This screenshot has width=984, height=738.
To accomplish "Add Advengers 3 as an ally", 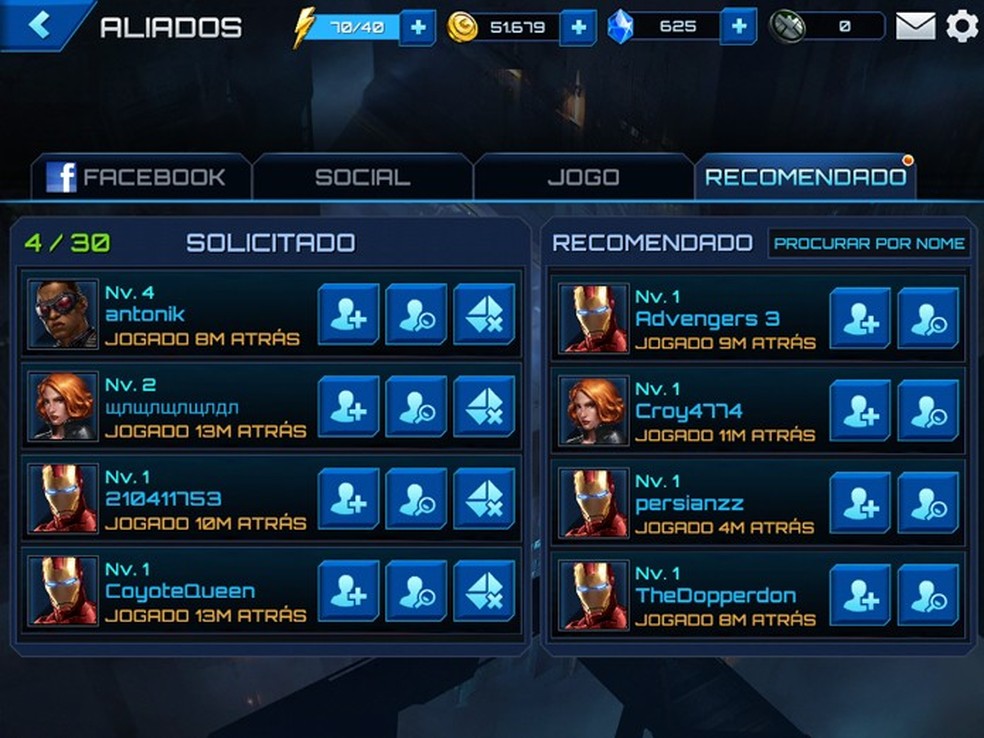I will [x=860, y=318].
